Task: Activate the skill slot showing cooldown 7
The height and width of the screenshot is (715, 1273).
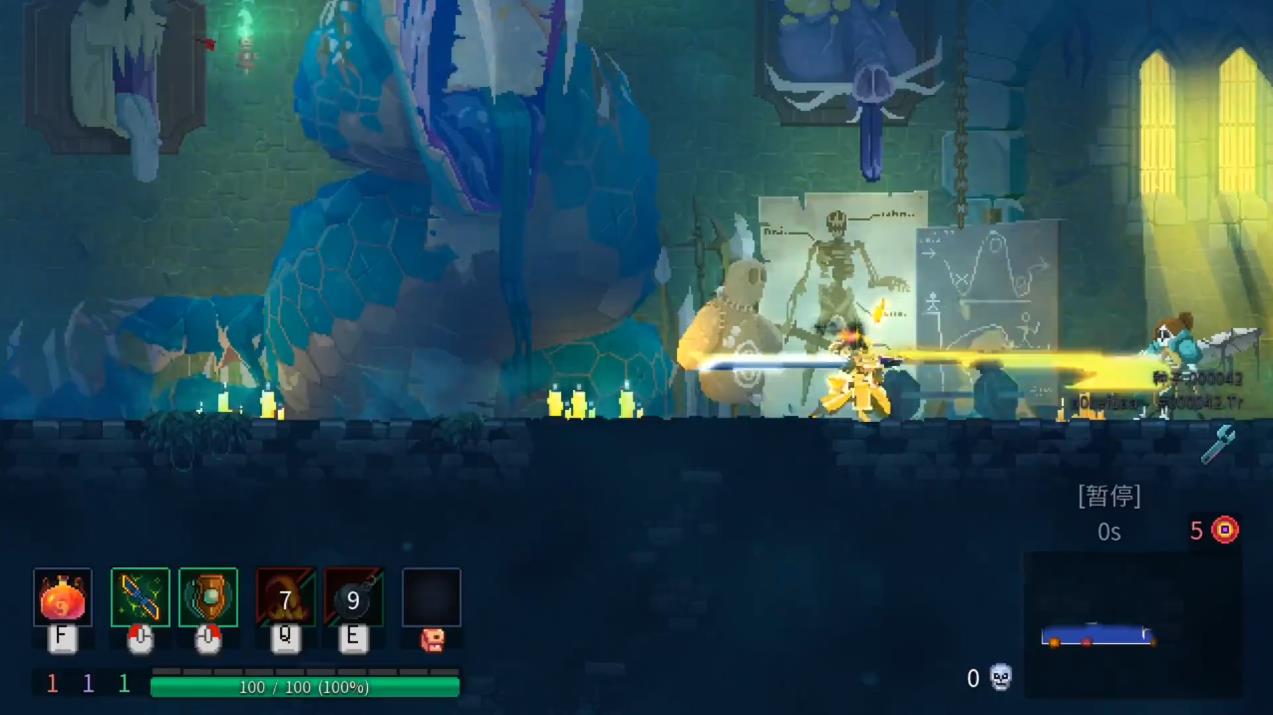Action: [285, 598]
